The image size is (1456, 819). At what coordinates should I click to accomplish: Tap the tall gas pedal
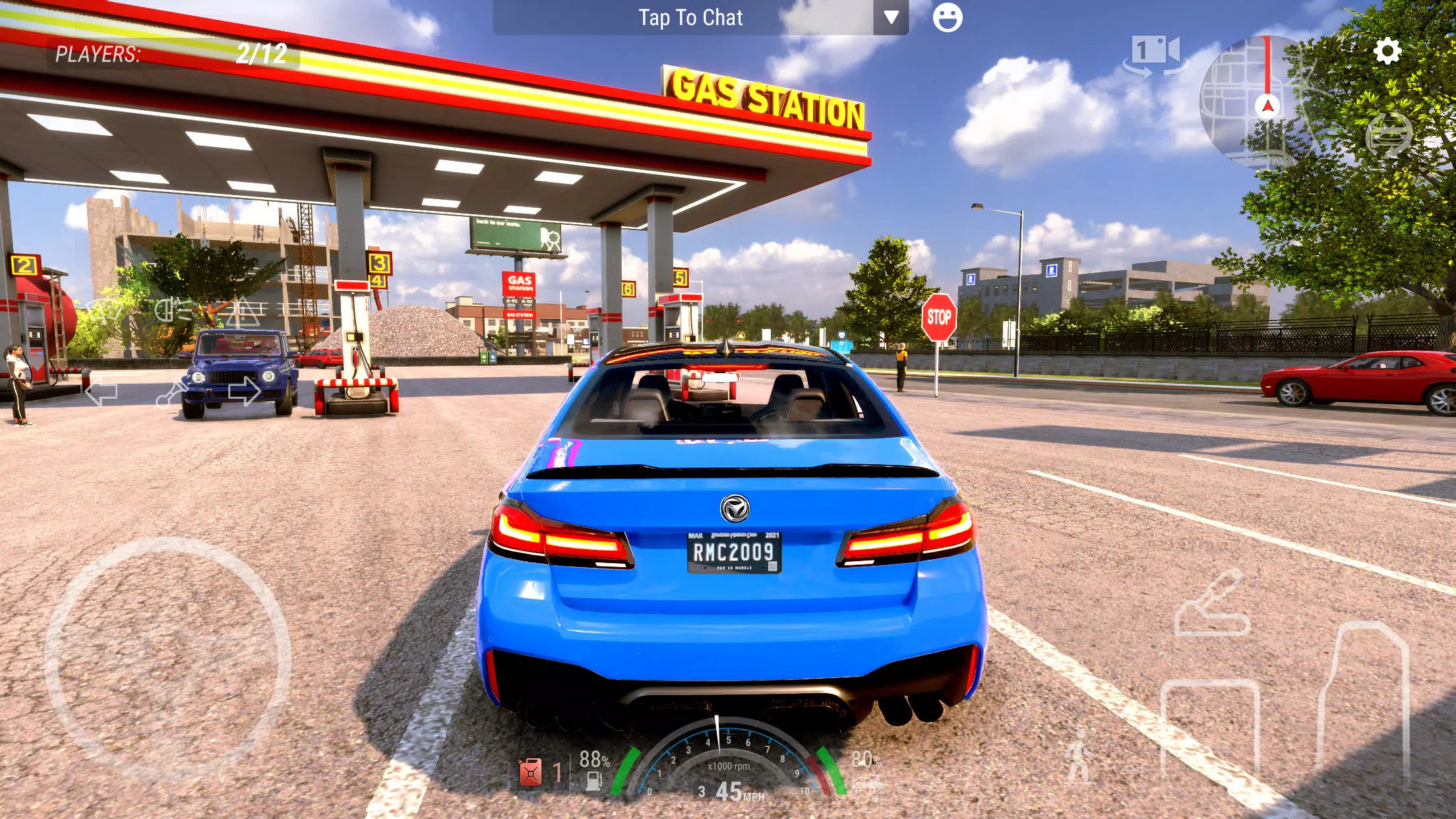(1364, 699)
